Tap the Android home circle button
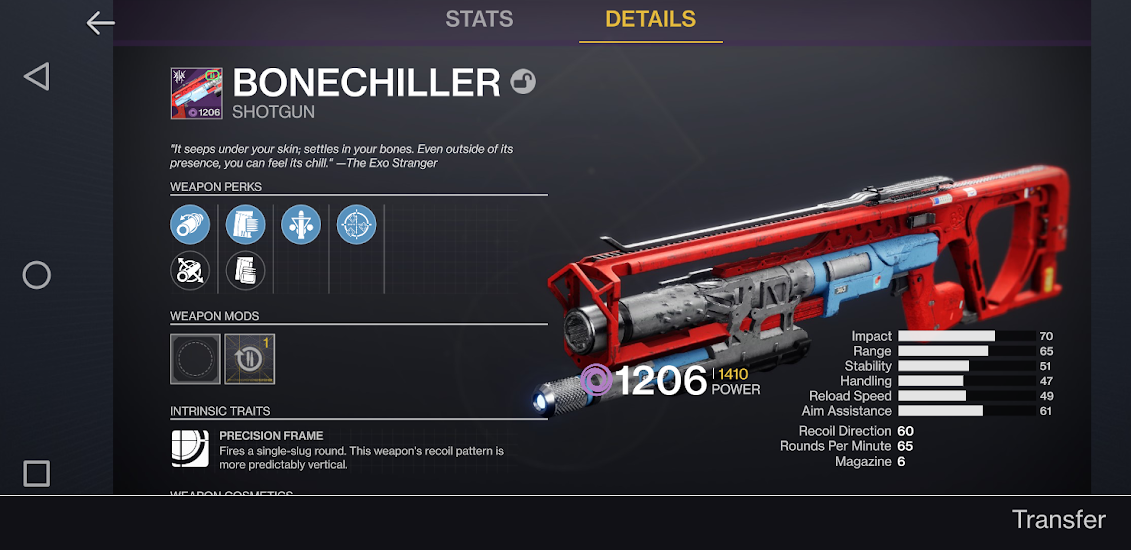 (36, 275)
